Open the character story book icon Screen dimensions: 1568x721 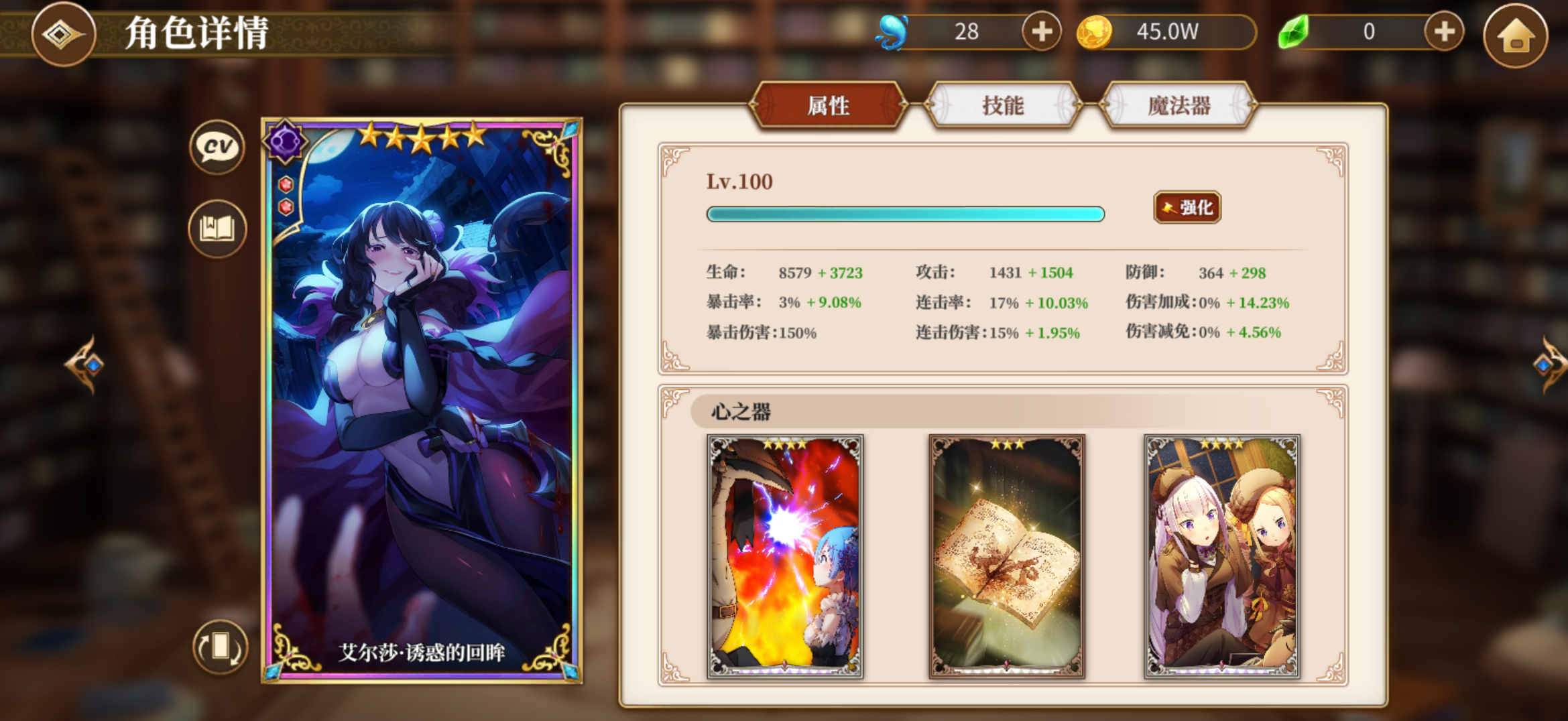coord(216,228)
